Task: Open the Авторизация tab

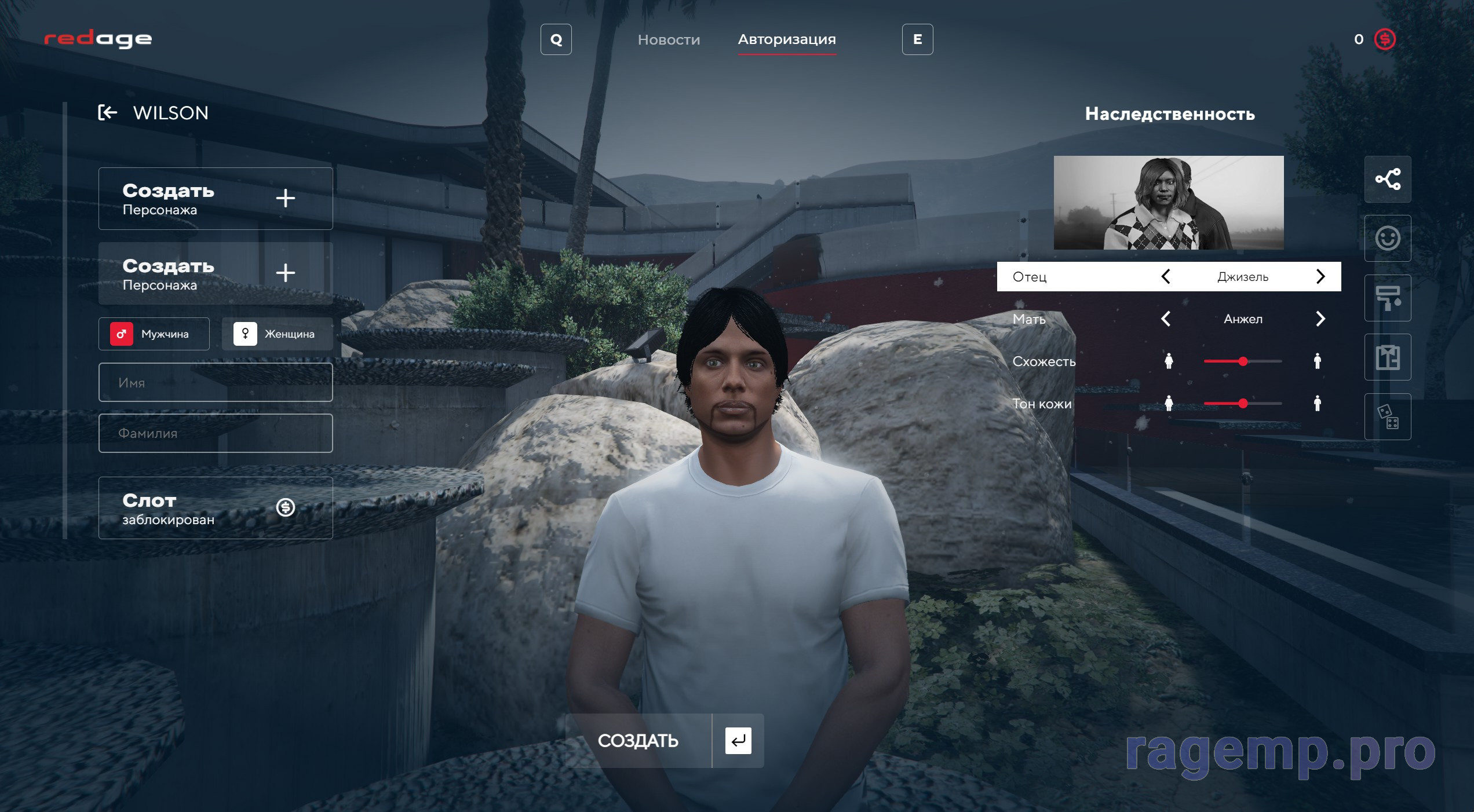Action: (x=786, y=39)
